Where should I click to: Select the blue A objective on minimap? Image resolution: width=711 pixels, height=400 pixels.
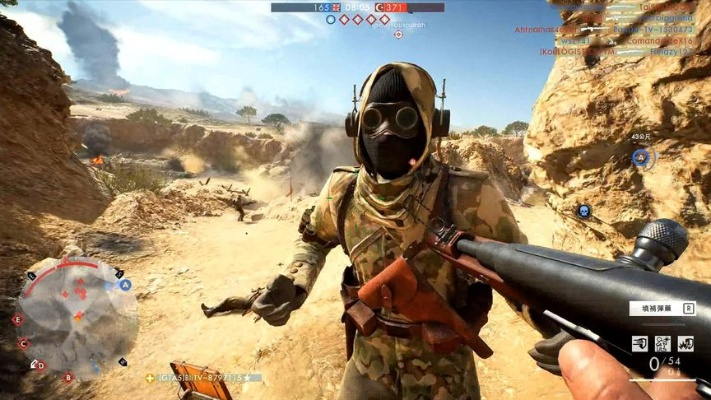[x=126, y=284]
